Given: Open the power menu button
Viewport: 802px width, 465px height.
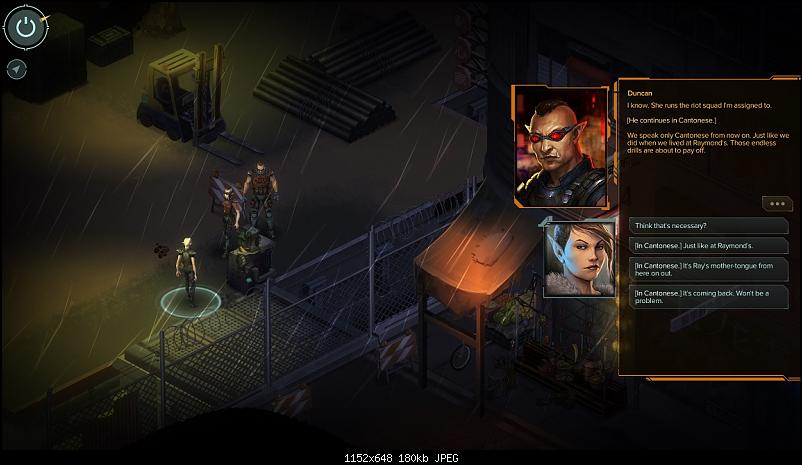Looking at the screenshot, I should tap(26, 28).
